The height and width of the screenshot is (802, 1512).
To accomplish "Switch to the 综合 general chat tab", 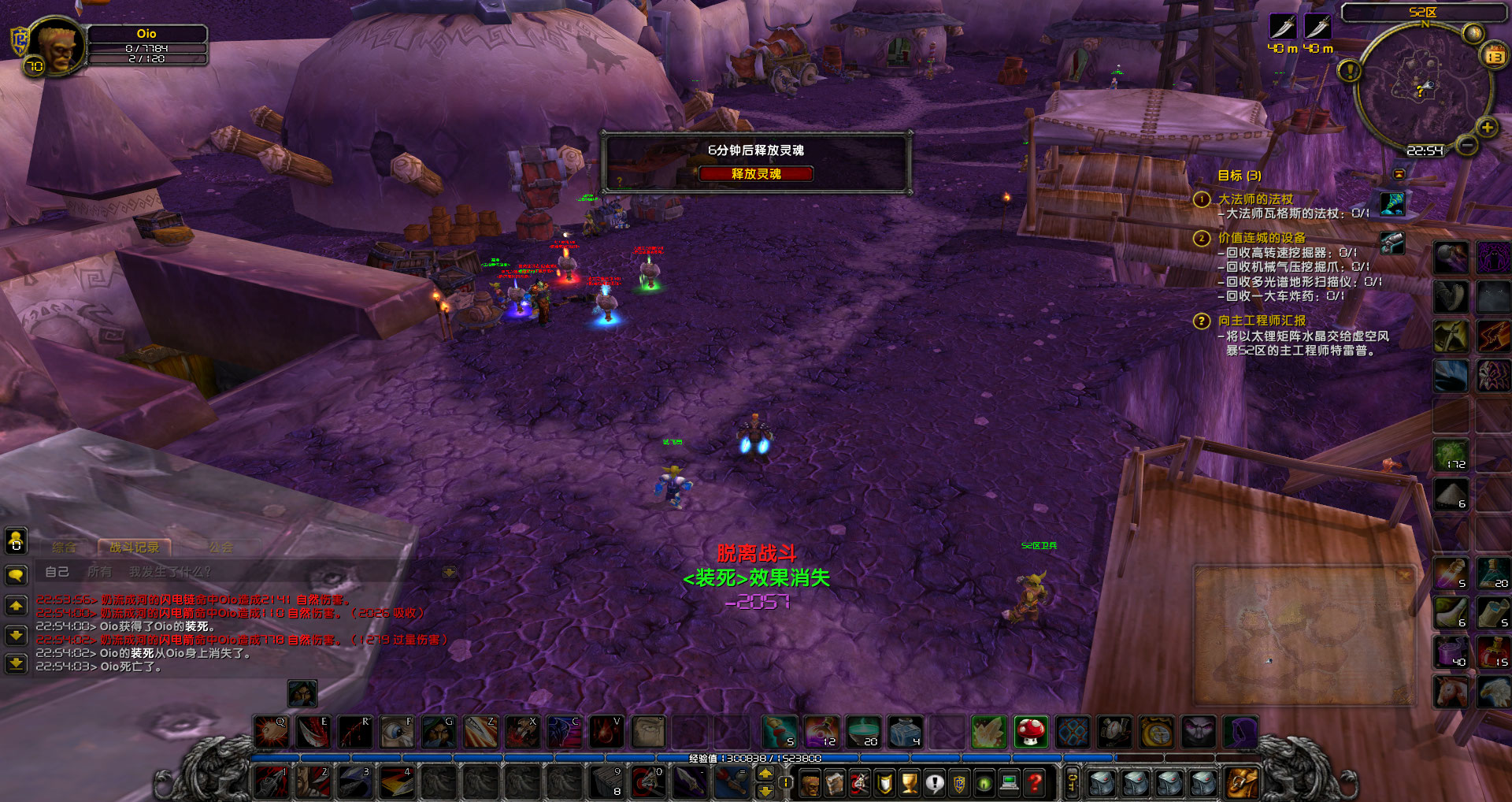I will click(x=65, y=548).
